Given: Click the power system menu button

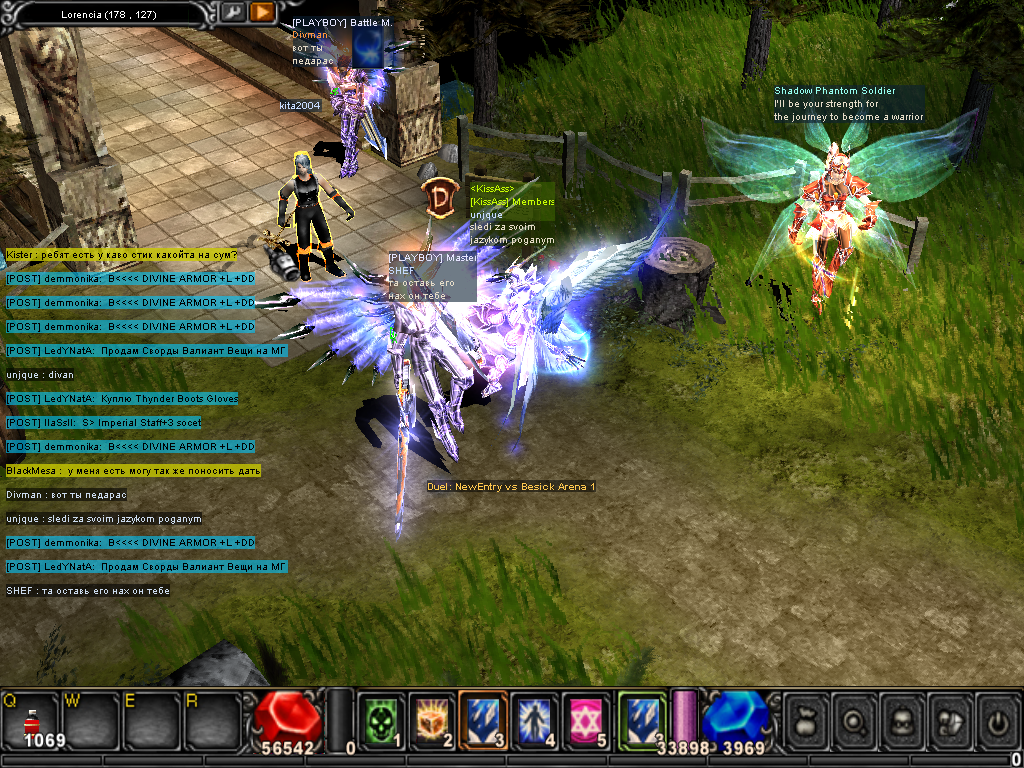Looking at the screenshot, I should [x=997, y=718].
